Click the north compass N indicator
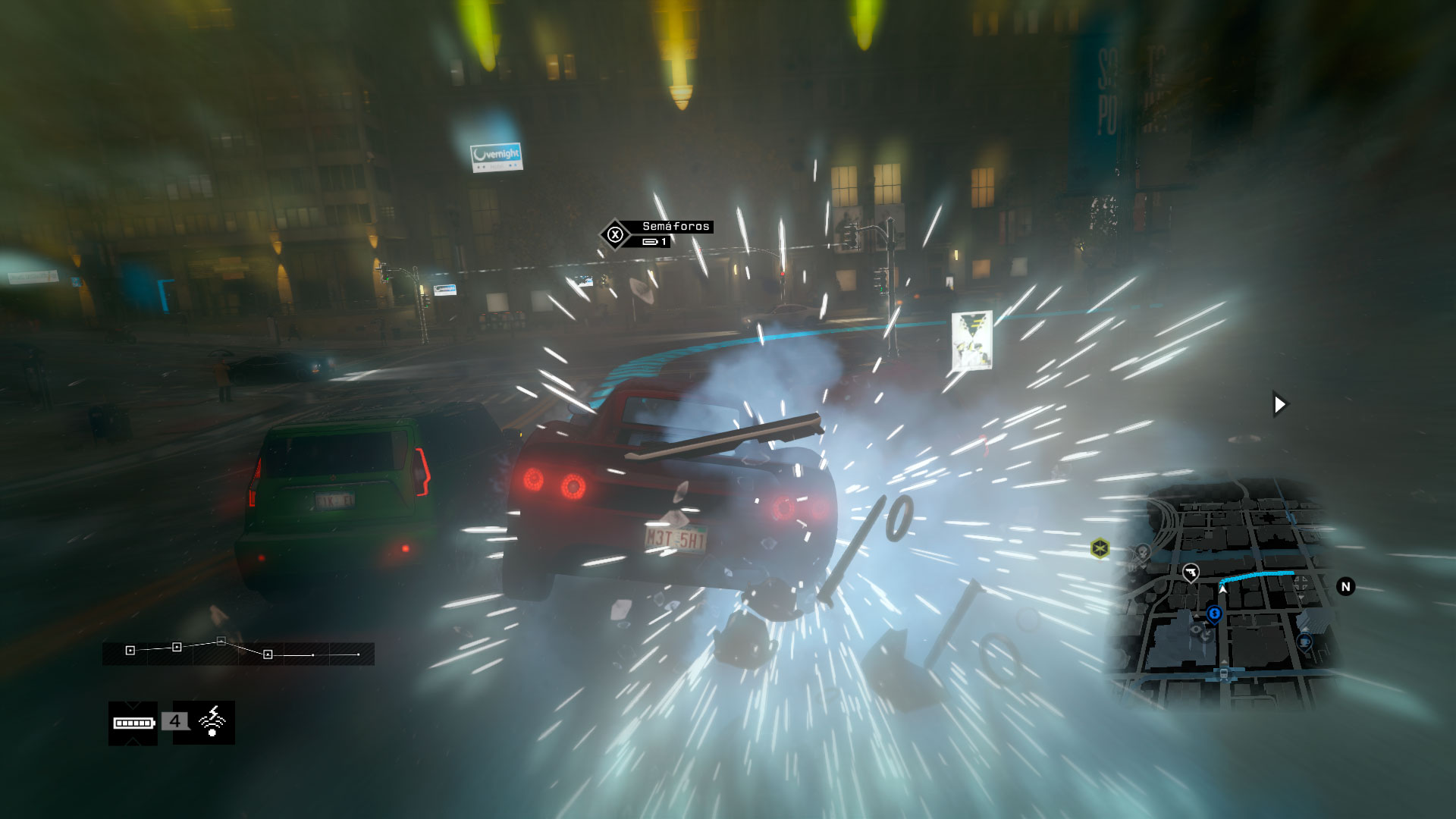The image size is (1456, 819). pyautogui.click(x=1345, y=586)
